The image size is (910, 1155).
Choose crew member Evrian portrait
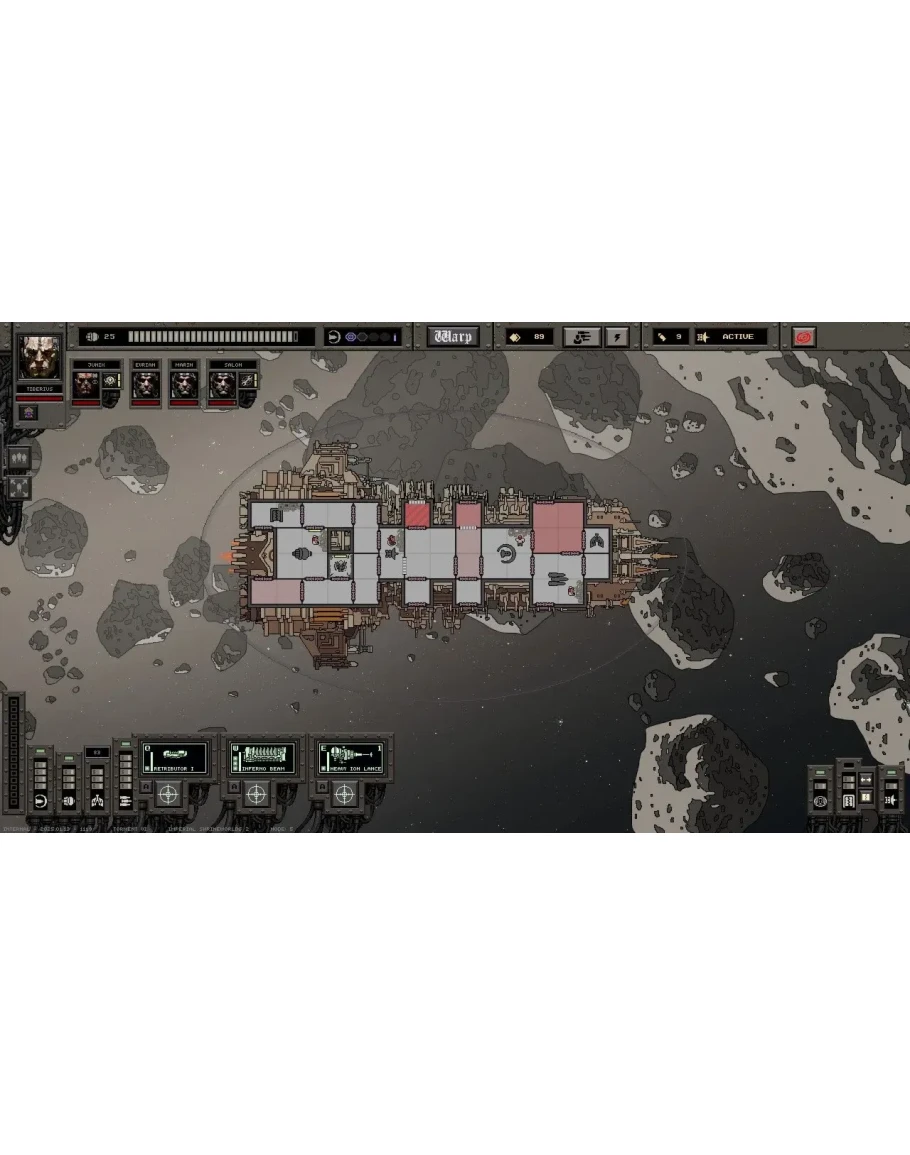coord(146,385)
